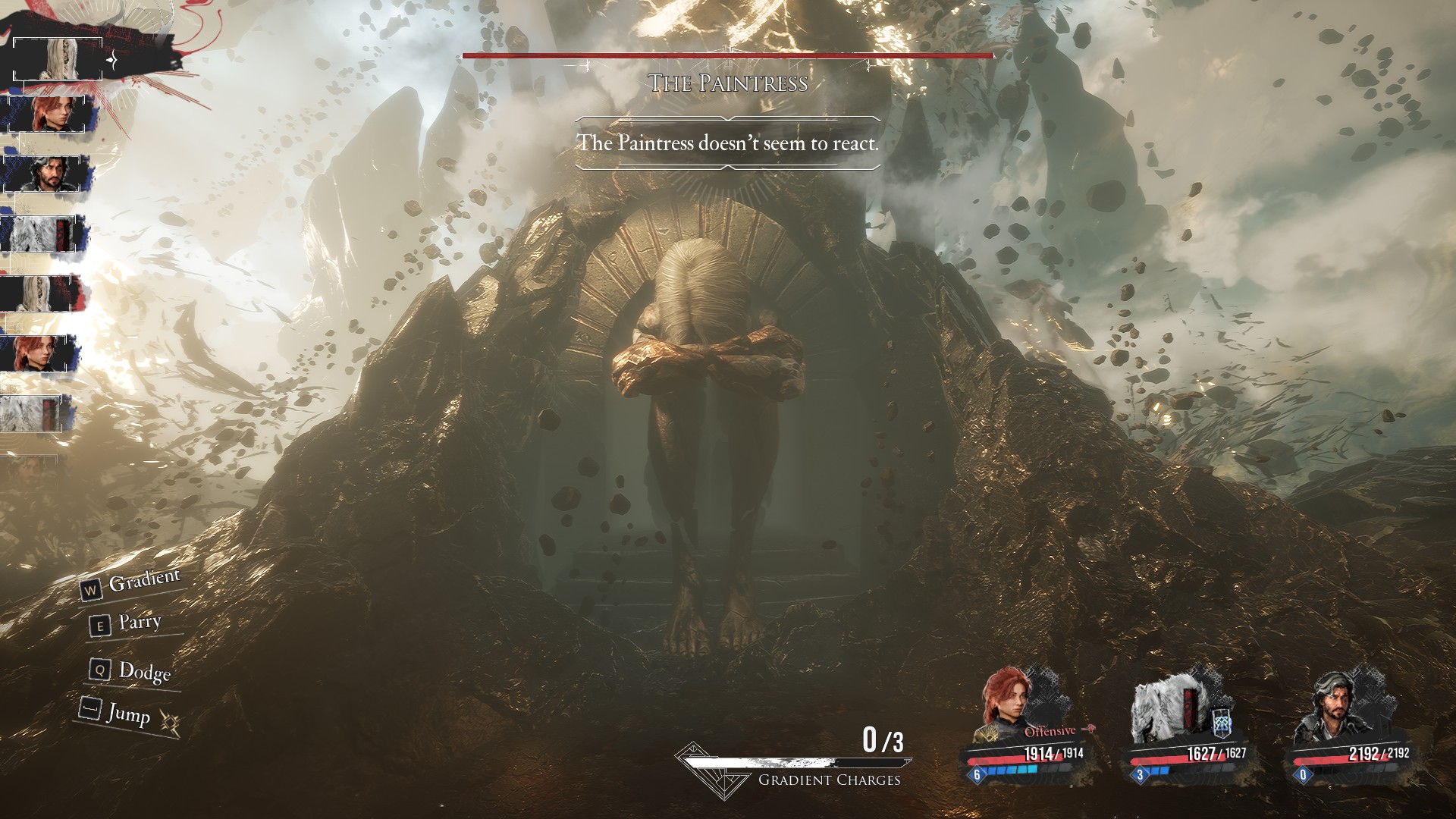Screen dimensions: 1456x819
Task: Click the highlighted current-turn portrait in turn order
Action: click(58, 58)
